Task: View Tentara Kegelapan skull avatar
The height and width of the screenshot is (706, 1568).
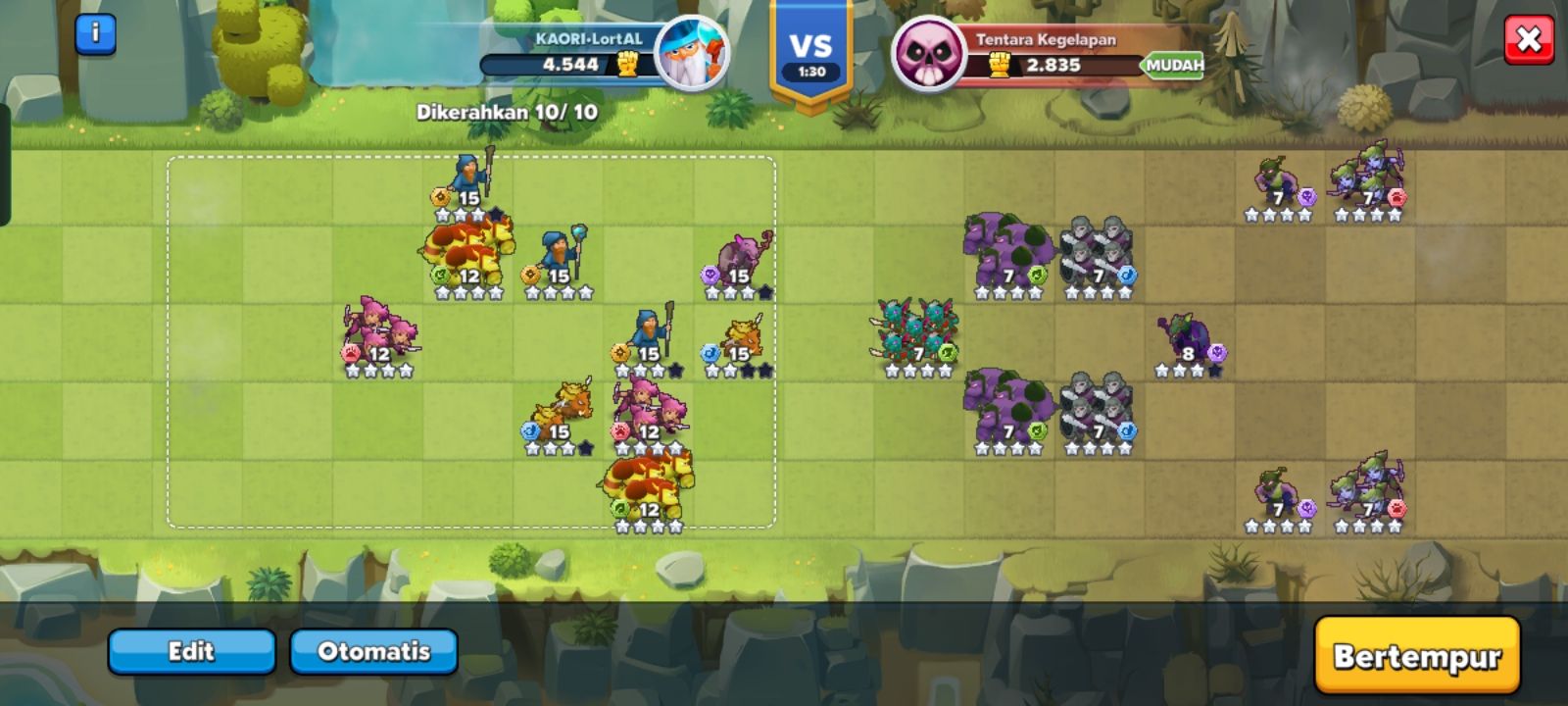Action: click(x=929, y=54)
